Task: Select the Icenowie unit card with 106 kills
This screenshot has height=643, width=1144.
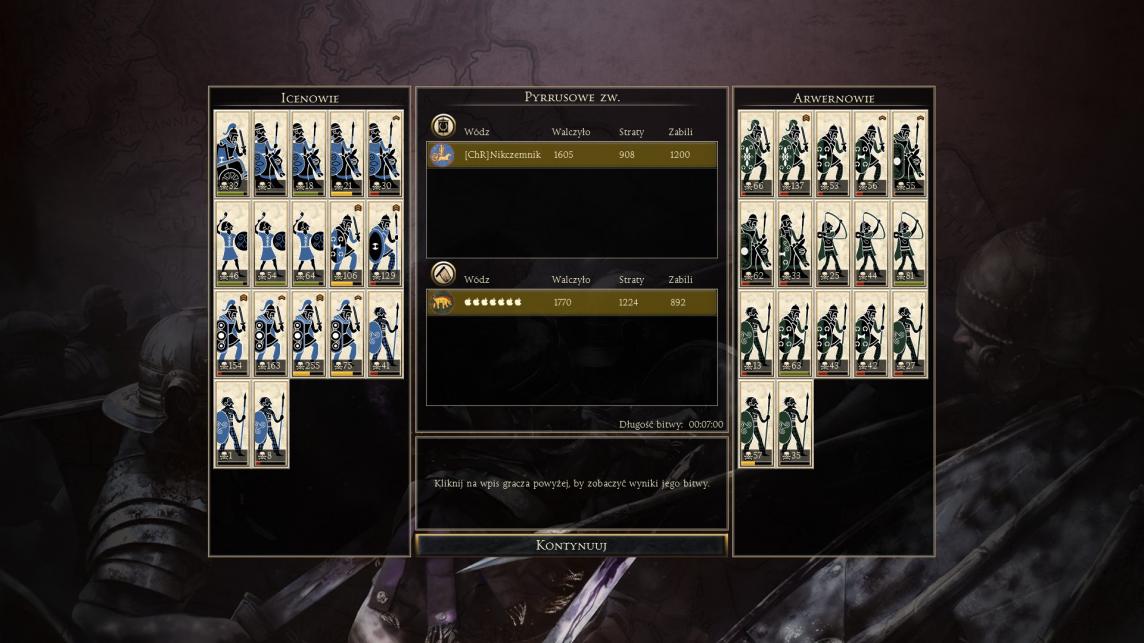Action: click(x=346, y=244)
